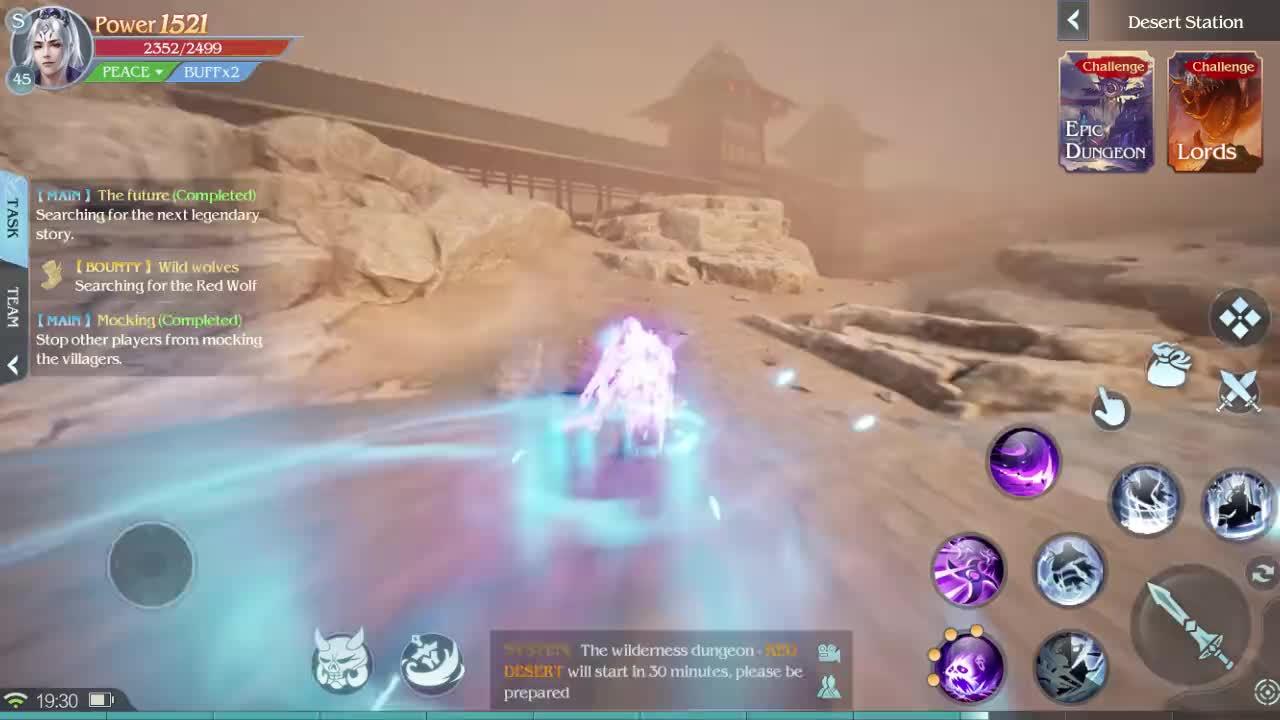
Task: Open the four-diamond quick menu icon
Action: [x=1240, y=318]
